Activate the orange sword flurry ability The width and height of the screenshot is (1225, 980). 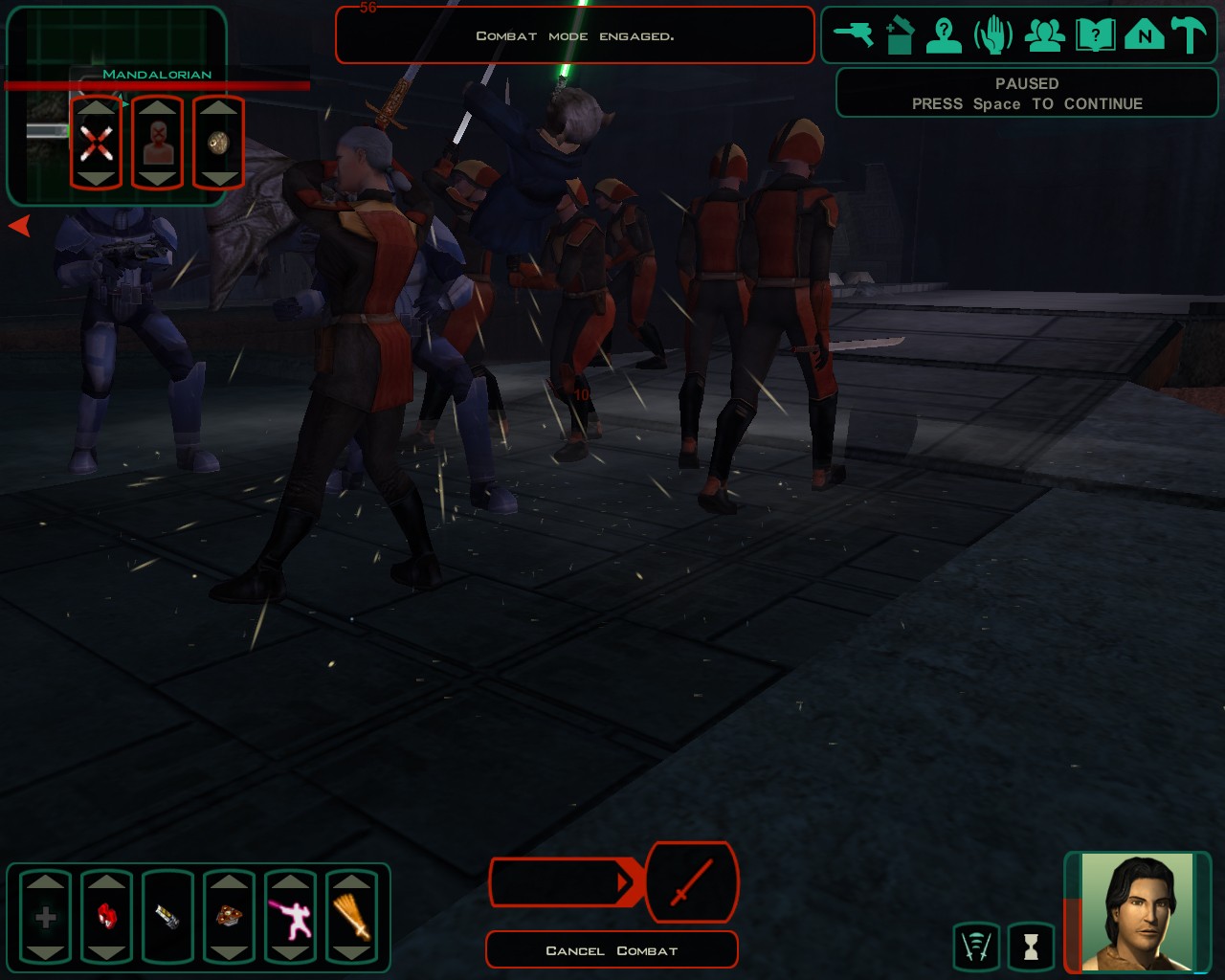click(x=351, y=917)
